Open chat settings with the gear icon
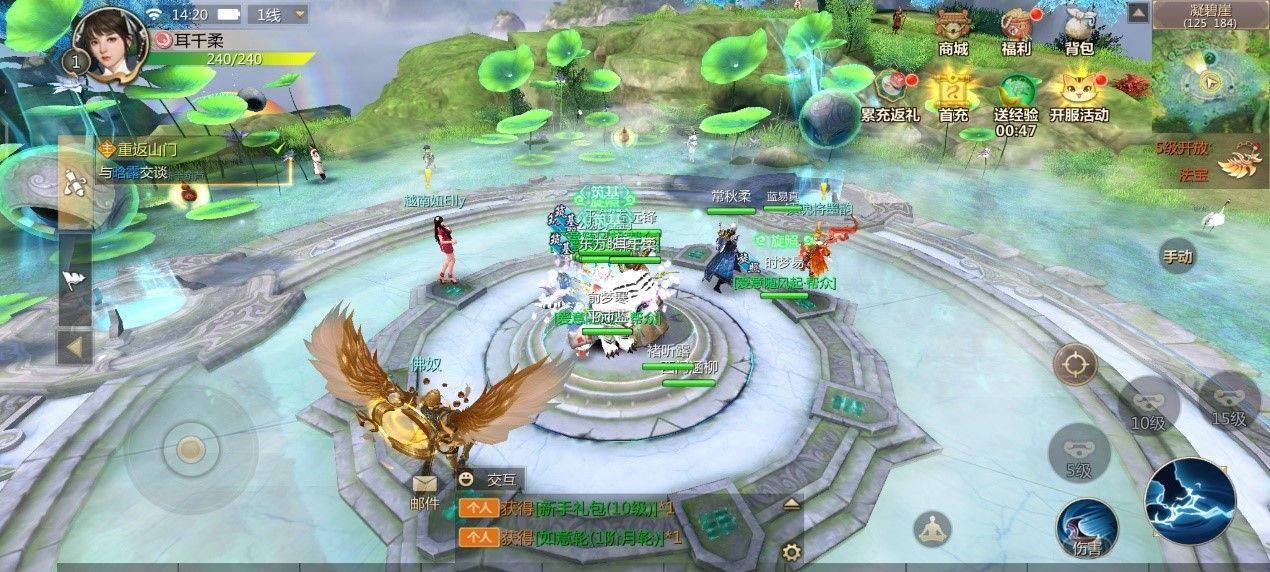Screen dimensions: 1270x572 click(791, 551)
